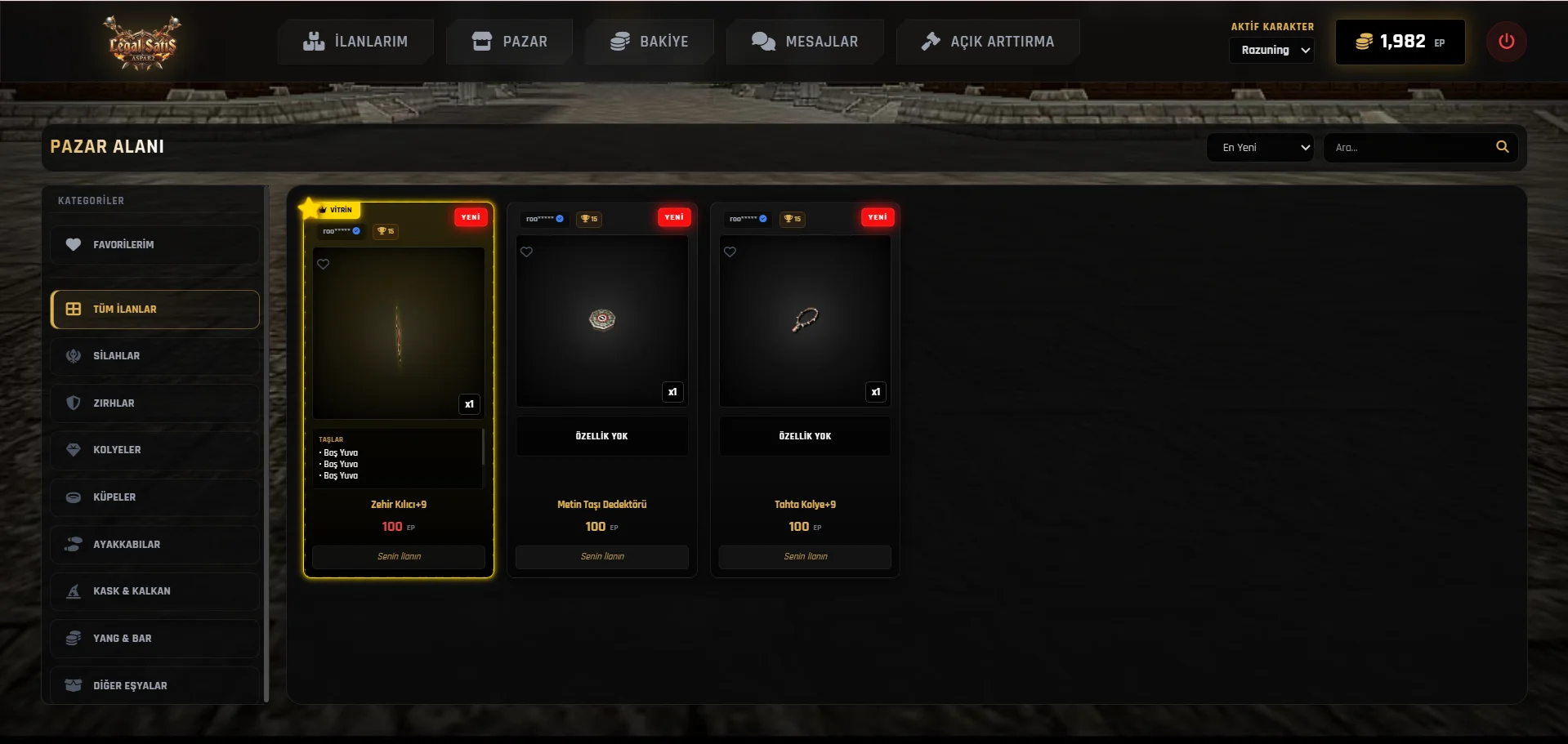Open the En Yeni sort dropdown

1260,148
